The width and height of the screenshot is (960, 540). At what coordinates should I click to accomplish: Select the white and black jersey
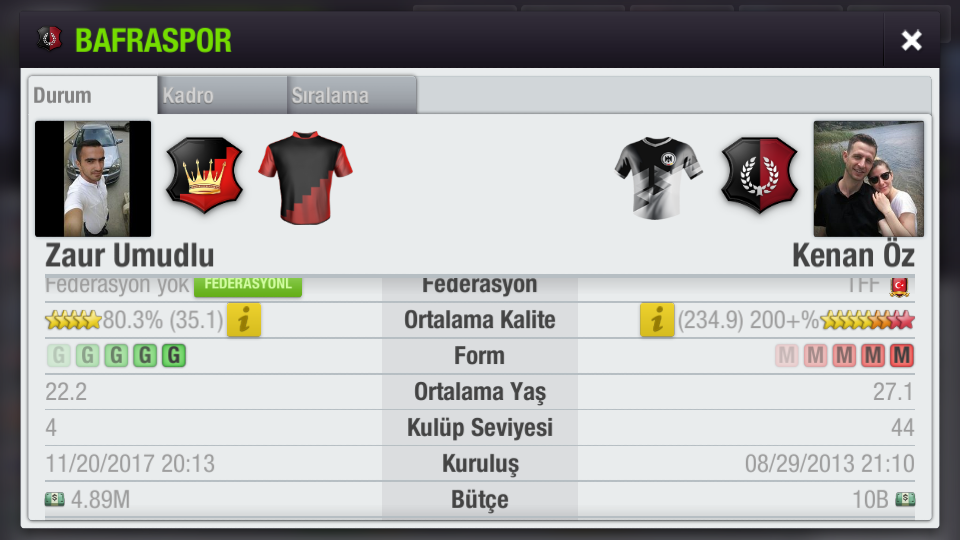pos(658,177)
